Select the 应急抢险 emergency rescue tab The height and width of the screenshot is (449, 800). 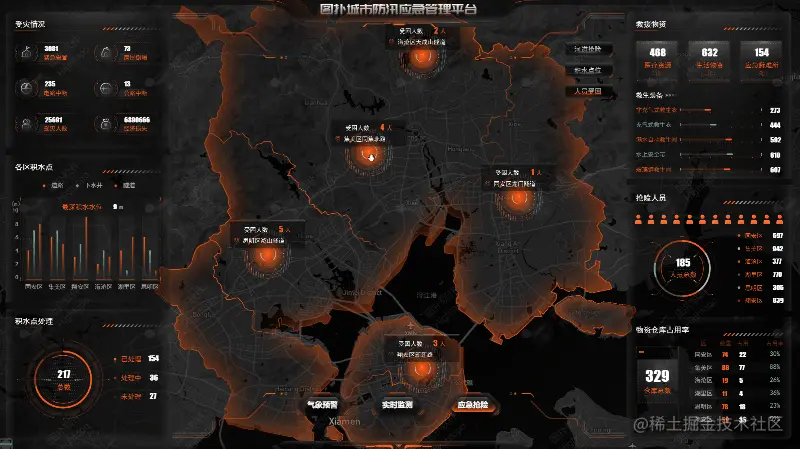473,405
